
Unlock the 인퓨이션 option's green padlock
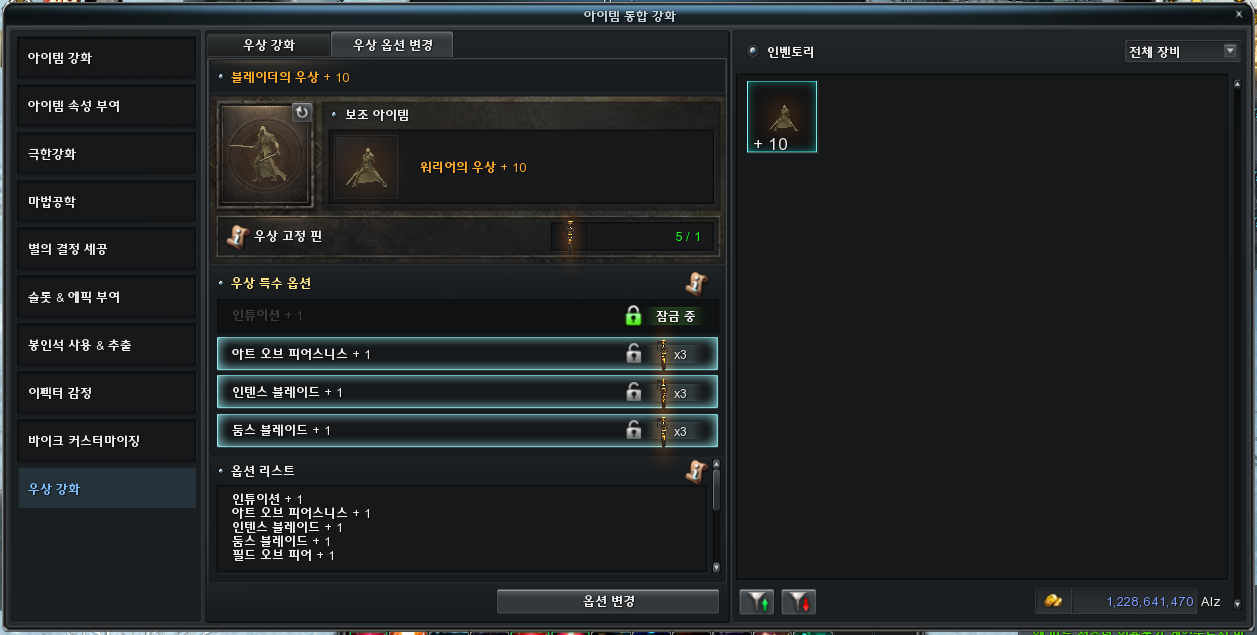633,316
